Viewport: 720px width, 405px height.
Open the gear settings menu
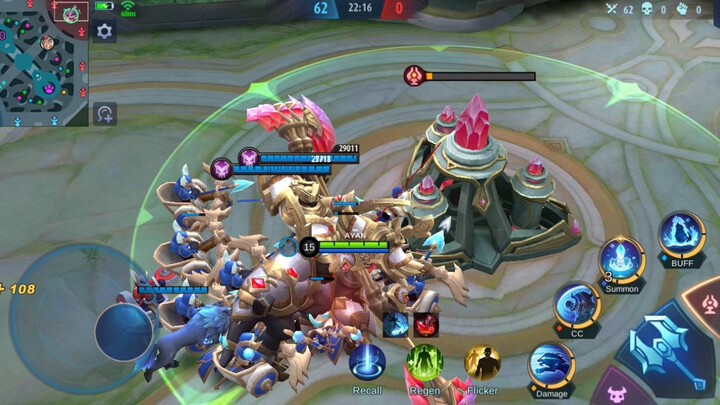point(105,32)
